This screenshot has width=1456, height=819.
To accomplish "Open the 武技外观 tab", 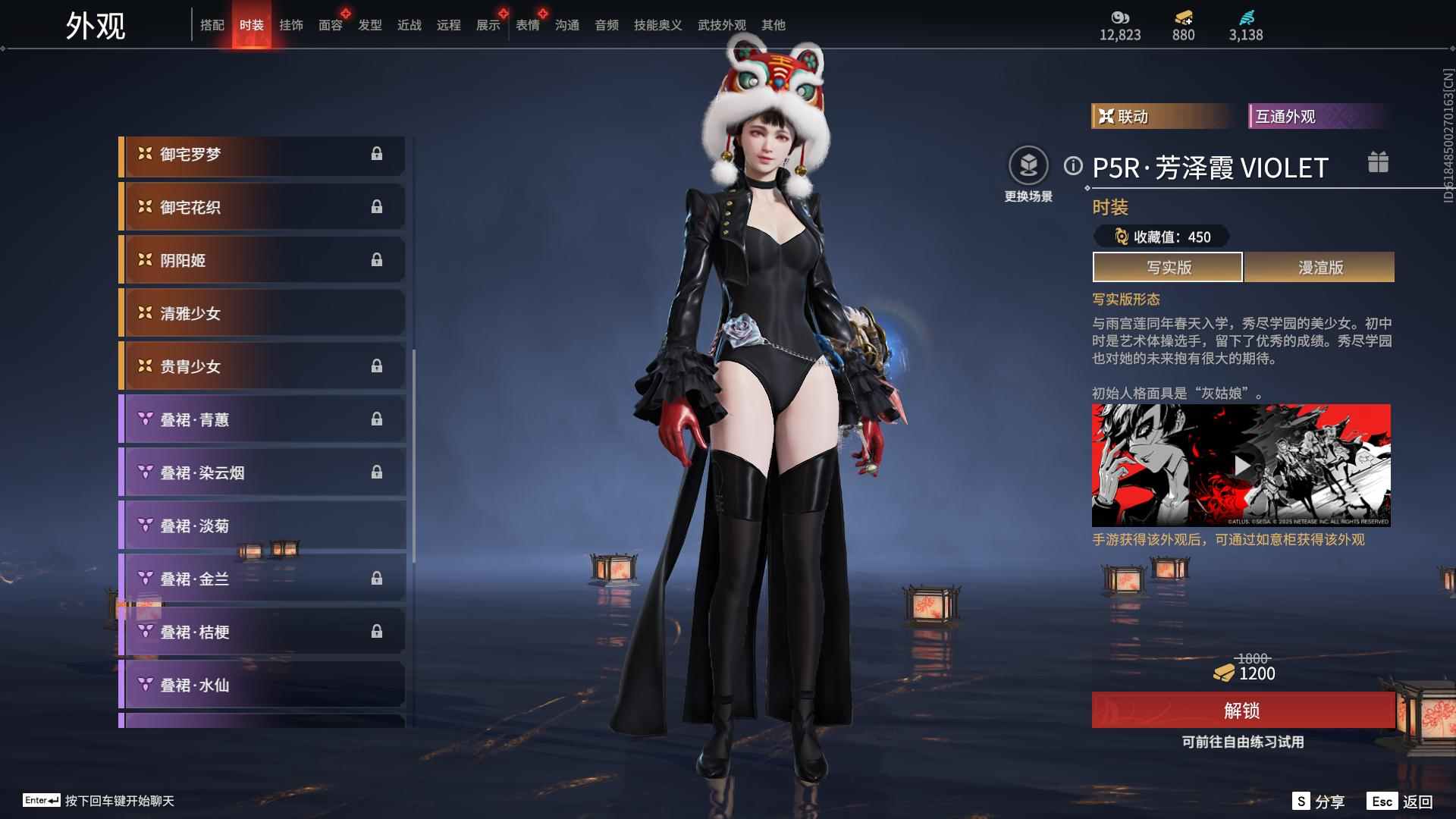I will (722, 25).
